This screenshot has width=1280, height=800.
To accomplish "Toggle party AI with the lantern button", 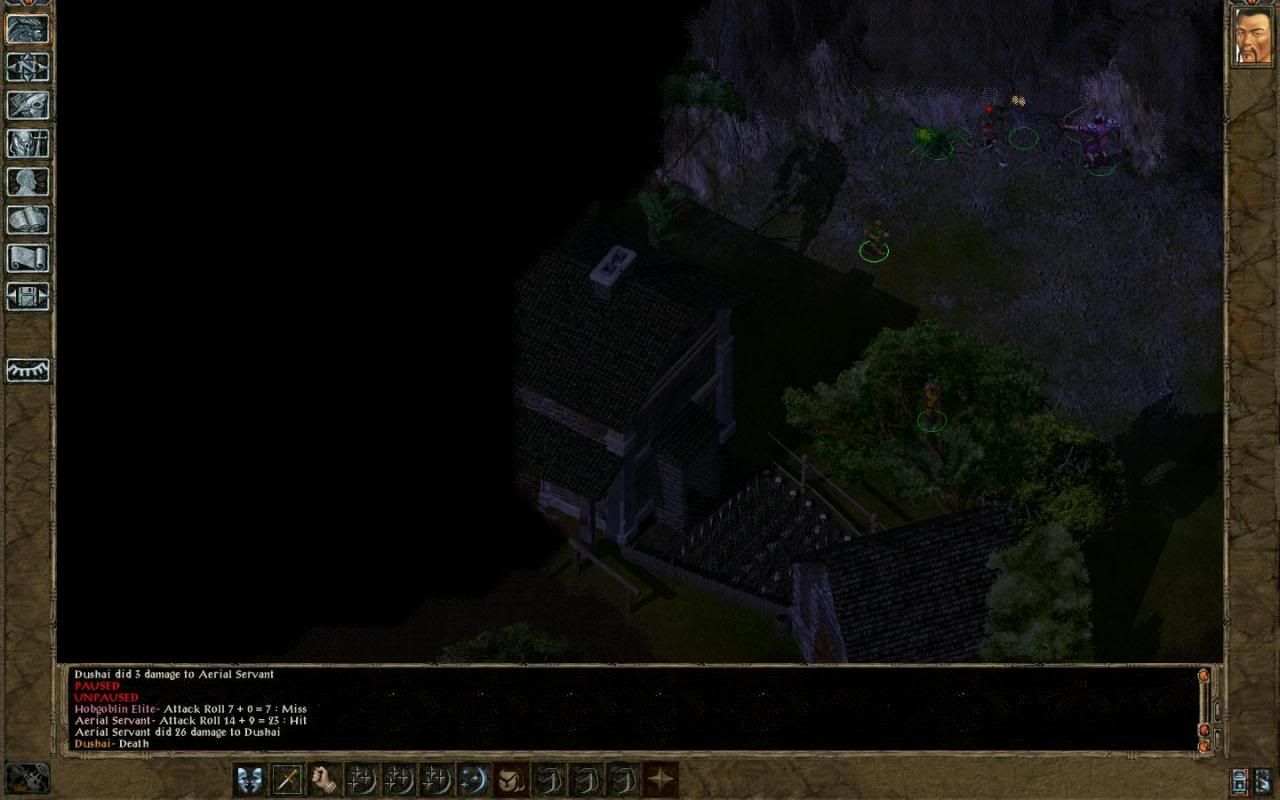I will point(1241,781).
